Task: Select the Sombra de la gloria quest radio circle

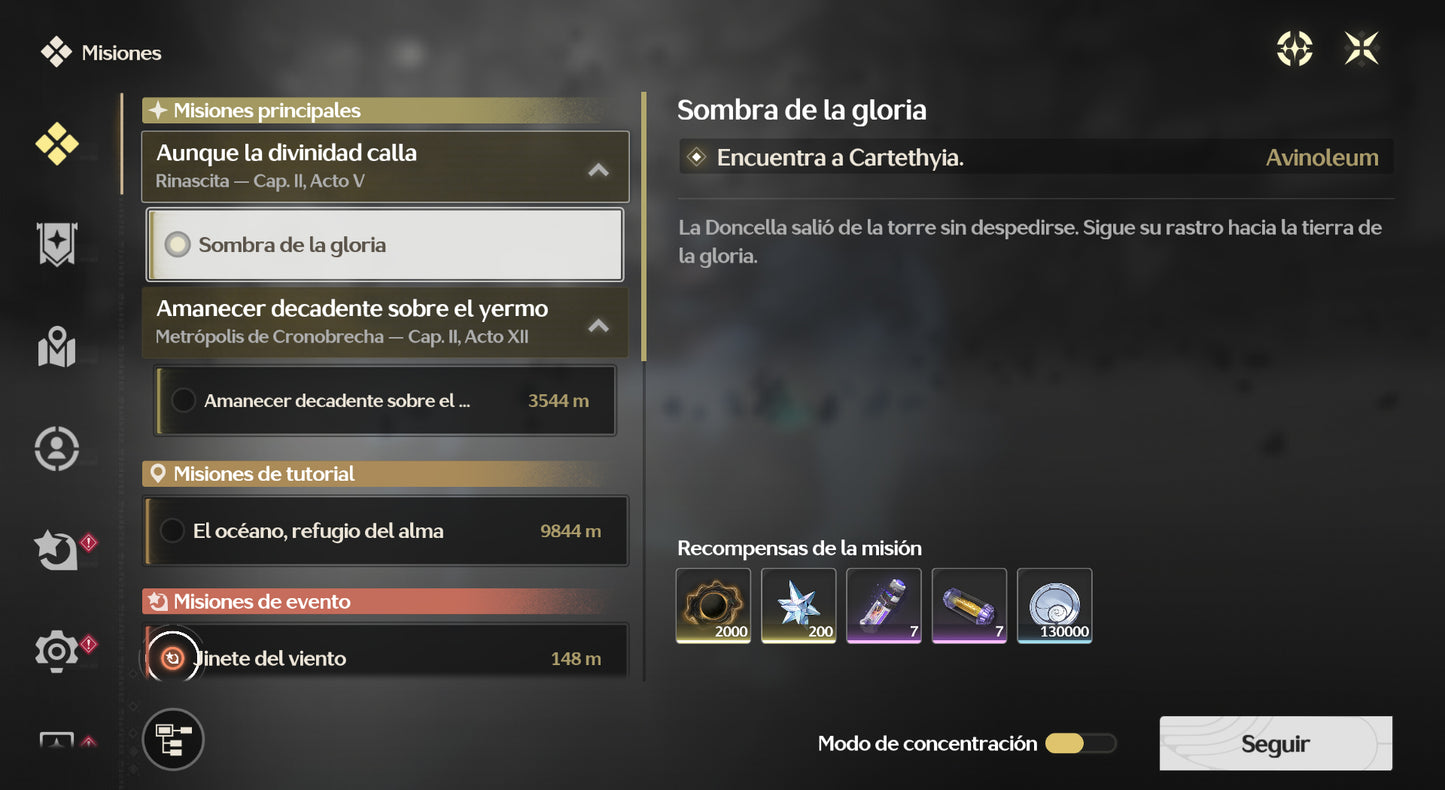Action: point(178,244)
